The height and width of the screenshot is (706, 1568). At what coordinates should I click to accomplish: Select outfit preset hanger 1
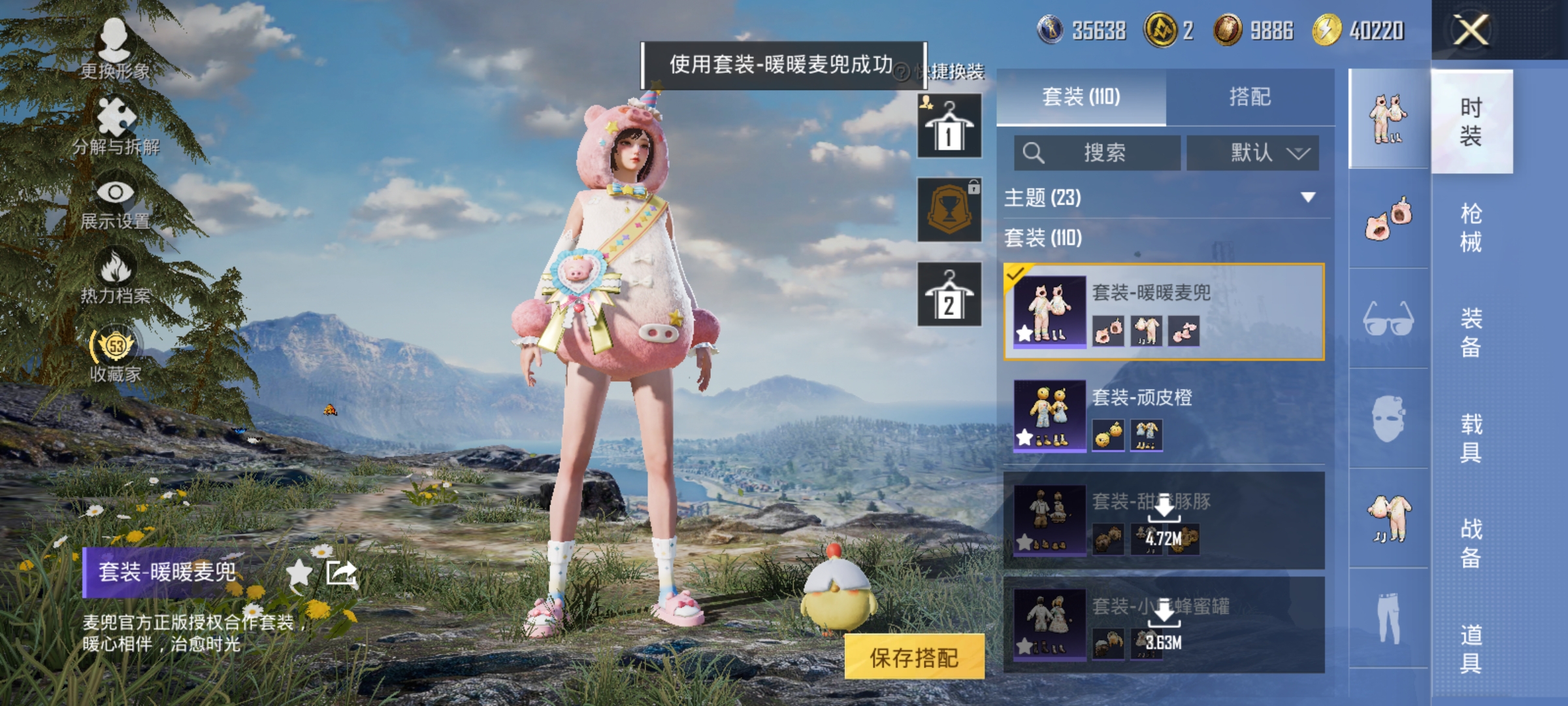click(949, 124)
